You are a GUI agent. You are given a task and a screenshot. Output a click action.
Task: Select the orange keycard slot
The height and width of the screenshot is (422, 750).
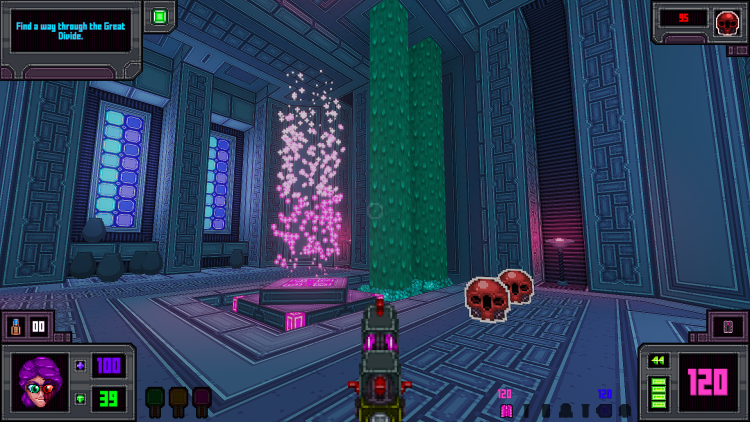[178, 398]
